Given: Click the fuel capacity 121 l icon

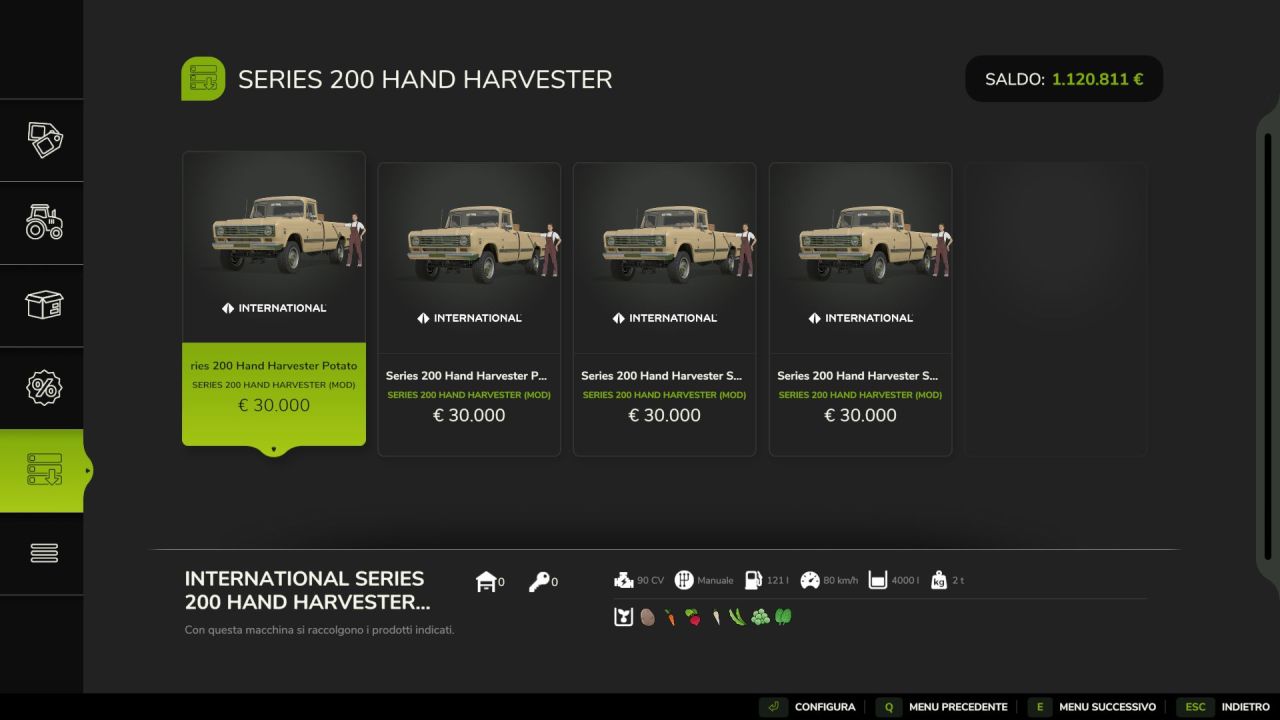Looking at the screenshot, I should pos(753,579).
